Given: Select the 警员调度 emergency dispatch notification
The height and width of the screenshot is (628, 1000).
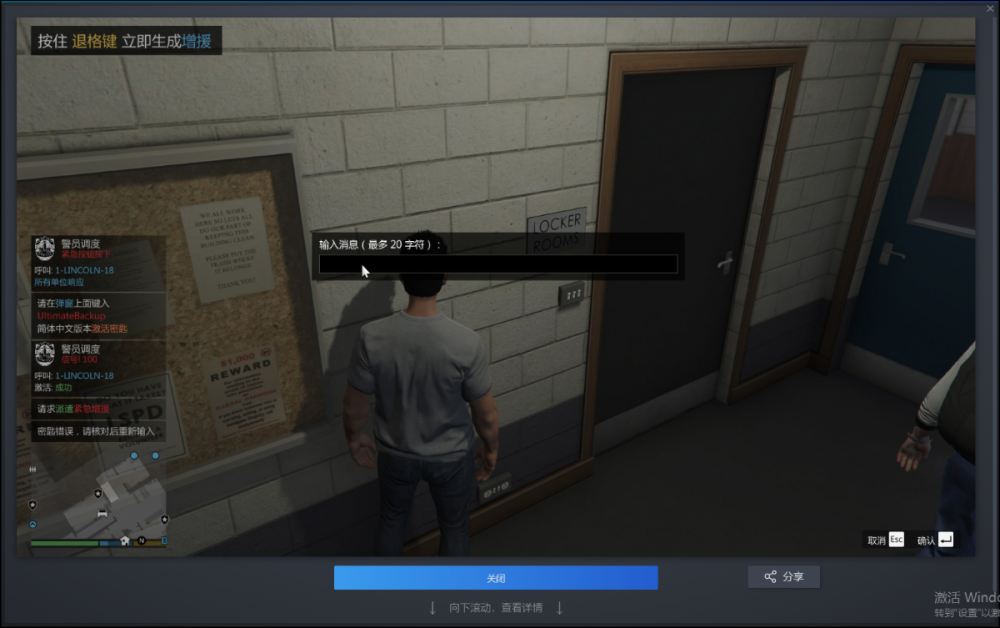Looking at the screenshot, I should [98, 263].
